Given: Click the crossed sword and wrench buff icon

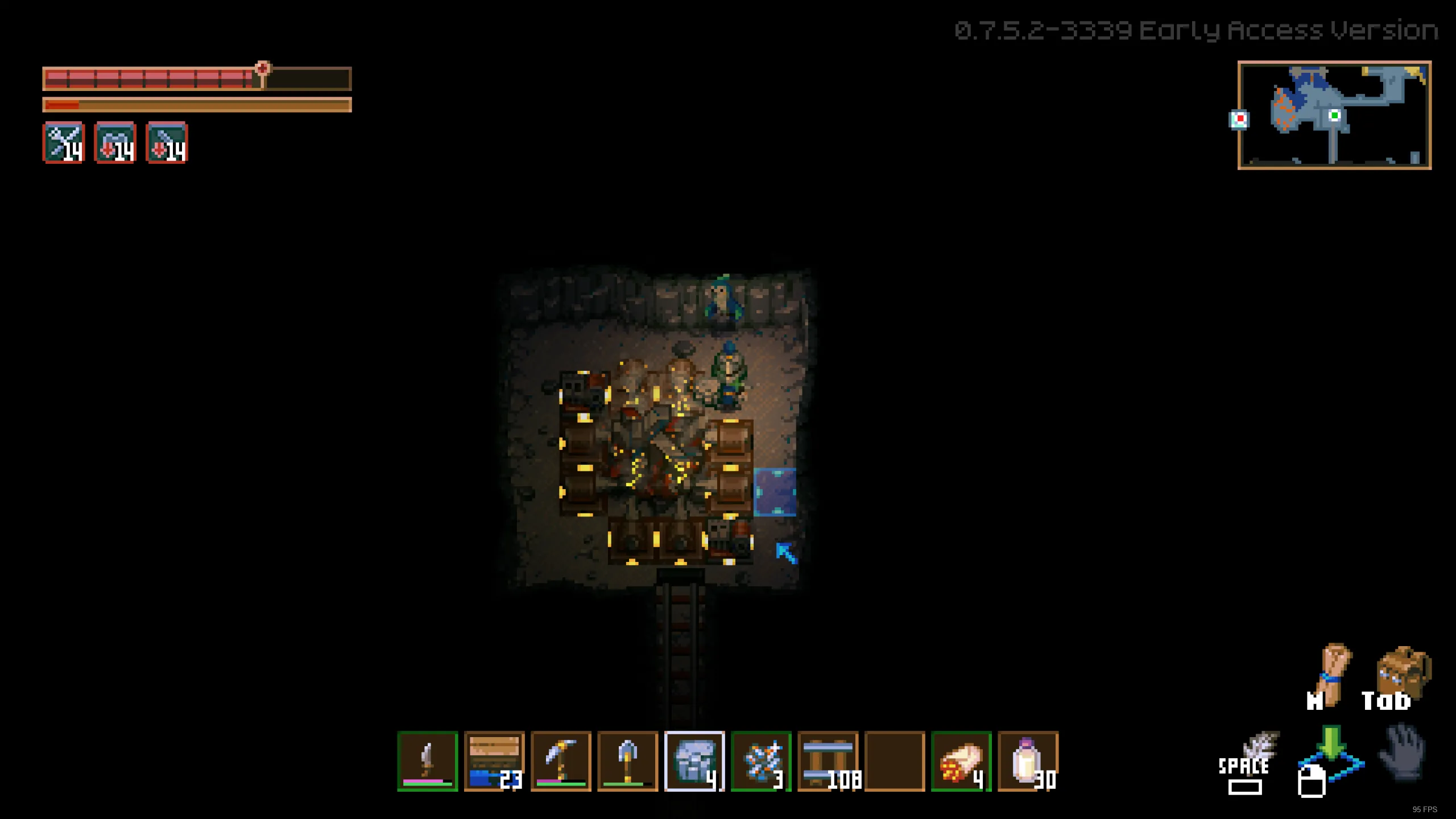Looking at the screenshot, I should point(64,143).
